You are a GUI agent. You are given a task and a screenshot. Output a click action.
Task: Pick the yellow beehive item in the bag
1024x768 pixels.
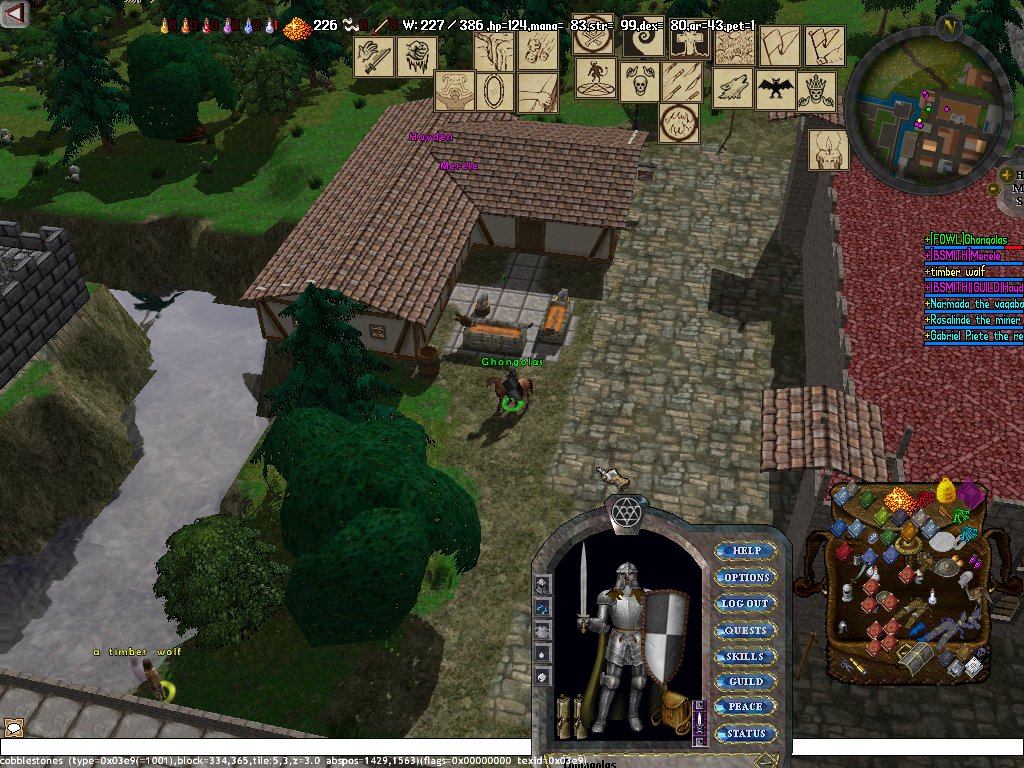(x=946, y=490)
